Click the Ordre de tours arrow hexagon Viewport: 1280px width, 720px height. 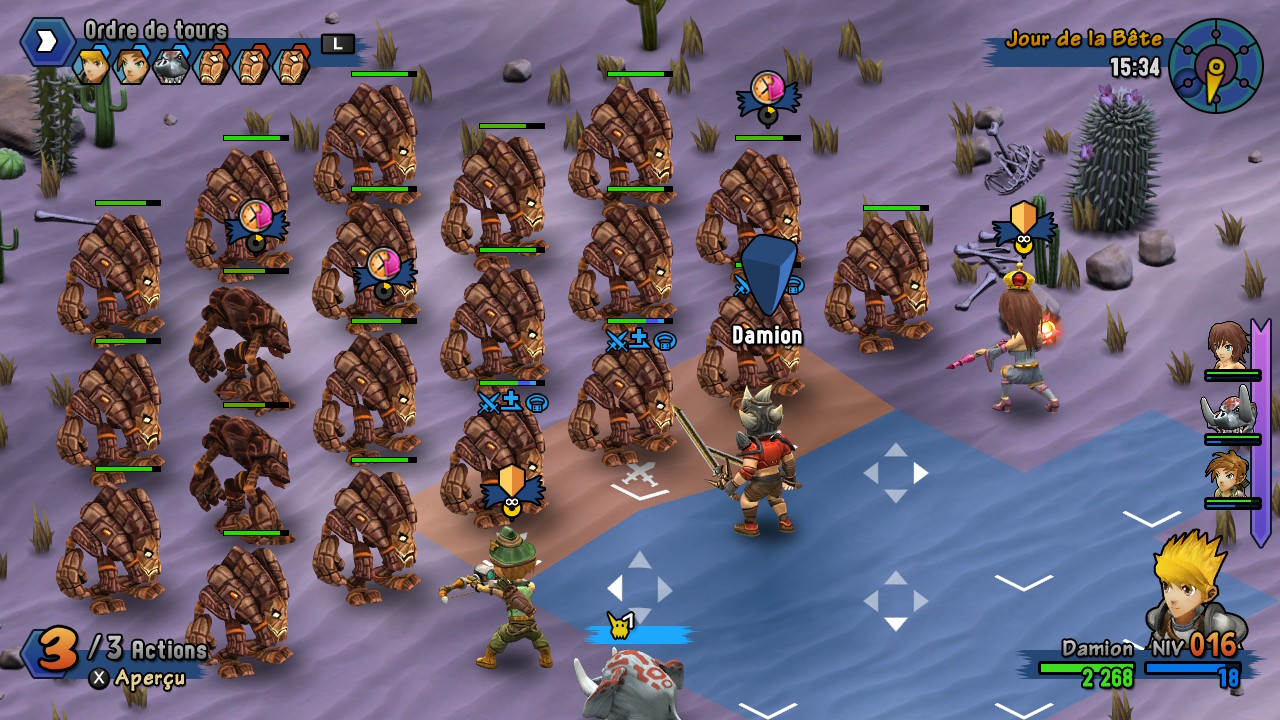point(46,42)
